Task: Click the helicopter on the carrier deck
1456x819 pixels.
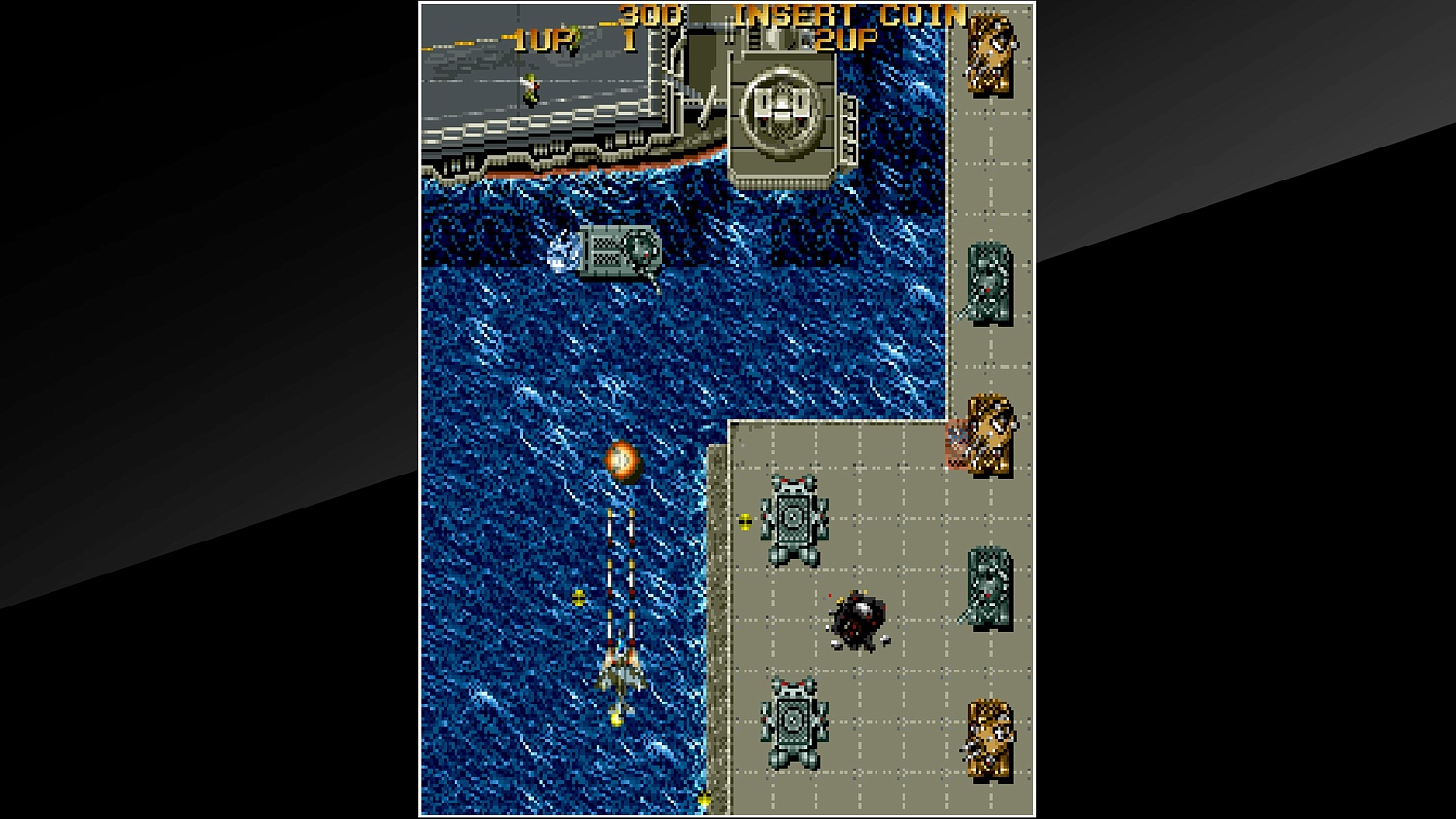Action: [x=529, y=85]
